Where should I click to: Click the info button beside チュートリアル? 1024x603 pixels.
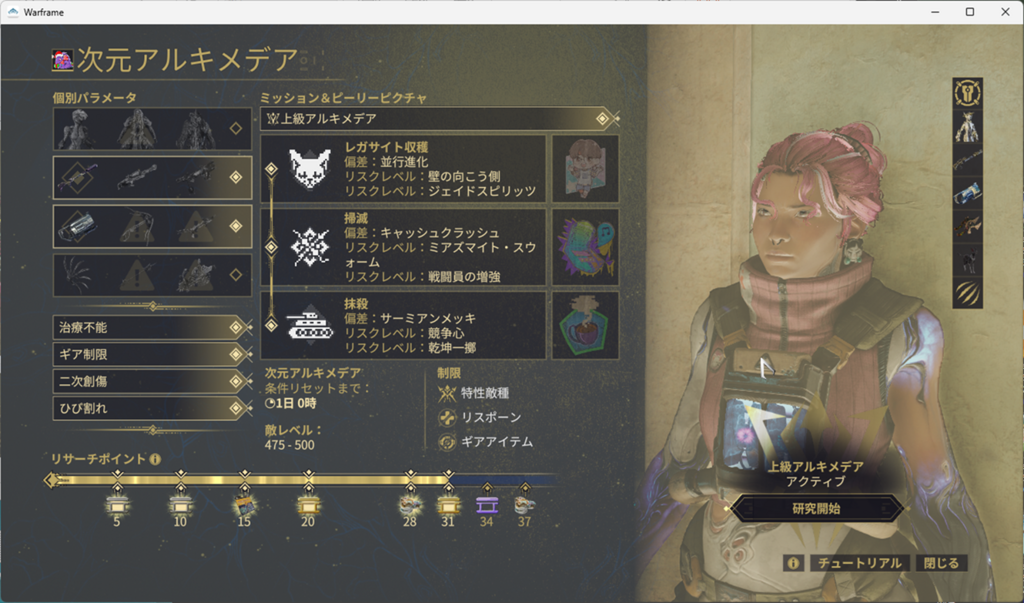(x=793, y=563)
